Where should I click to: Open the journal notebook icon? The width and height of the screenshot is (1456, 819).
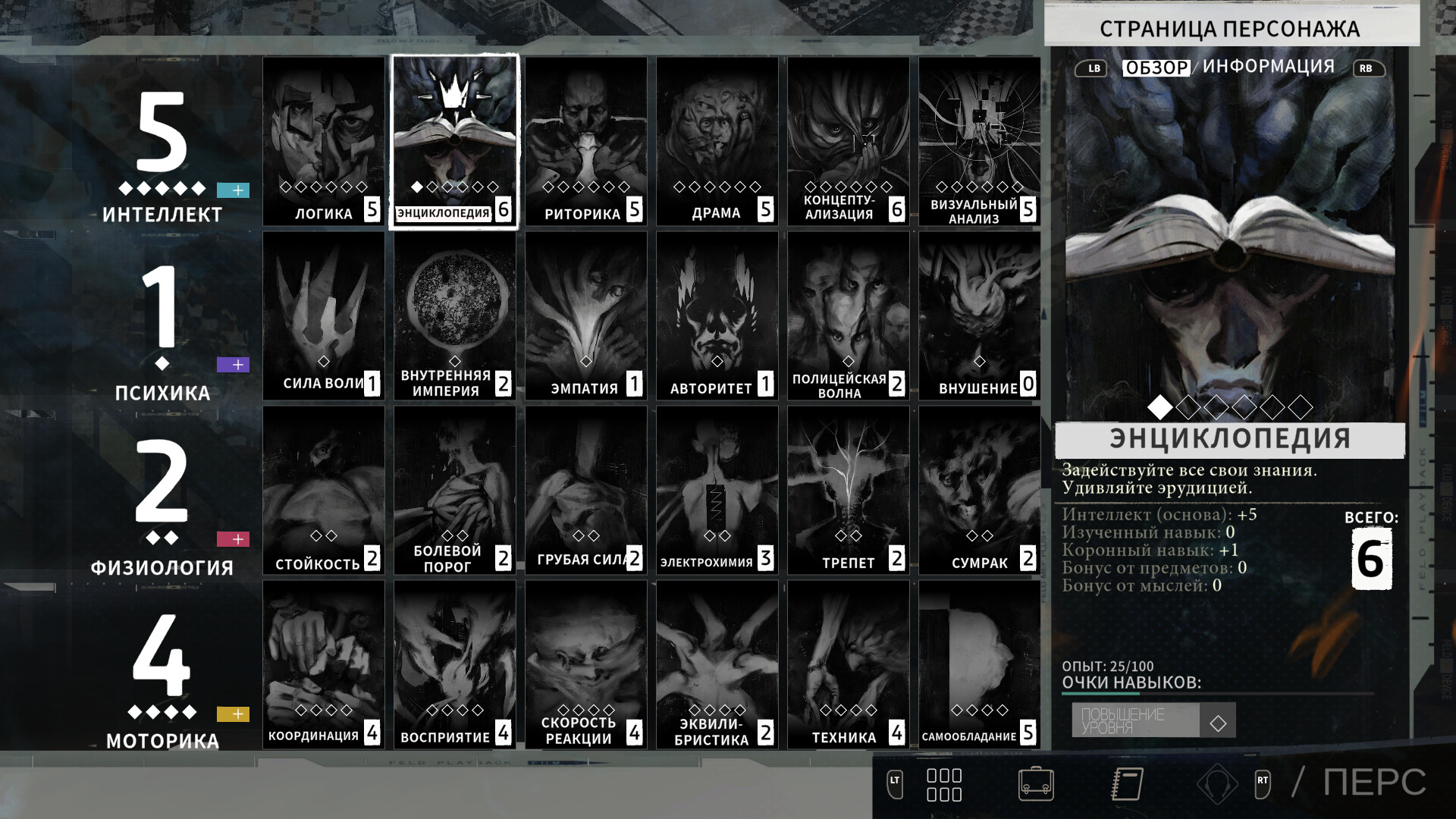click(x=1127, y=784)
